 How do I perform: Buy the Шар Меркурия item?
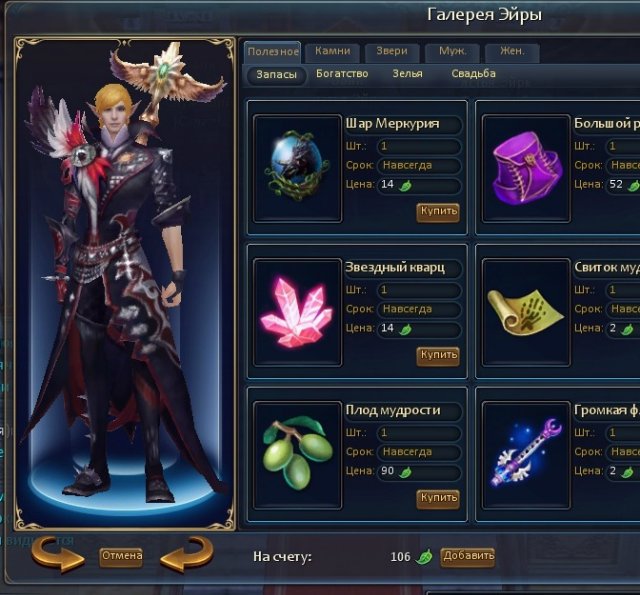pyautogui.click(x=438, y=212)
